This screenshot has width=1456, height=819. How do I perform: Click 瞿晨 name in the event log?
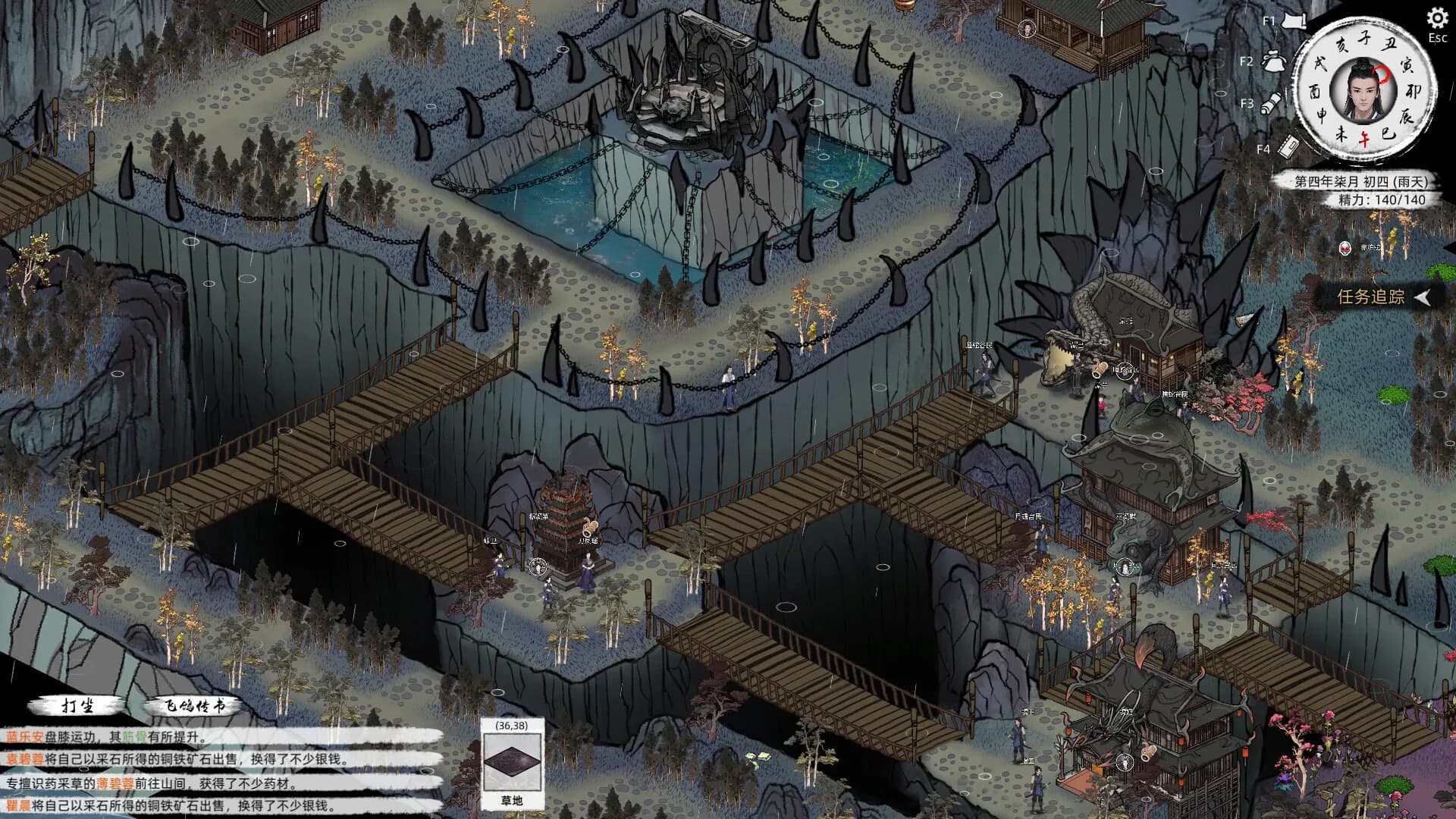(18, 805)
